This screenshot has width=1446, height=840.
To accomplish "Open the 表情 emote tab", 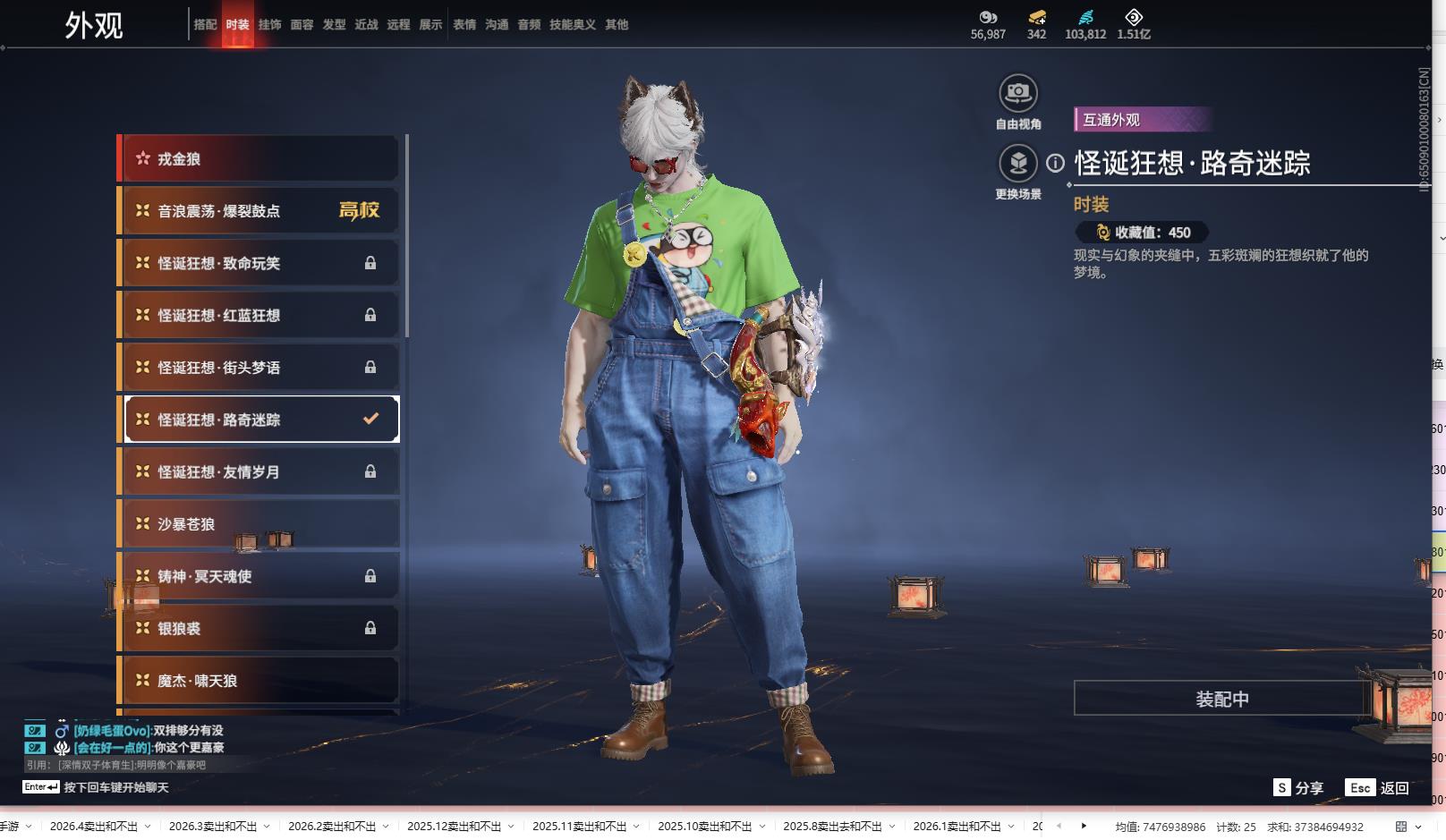I will [x=464, y=25].
